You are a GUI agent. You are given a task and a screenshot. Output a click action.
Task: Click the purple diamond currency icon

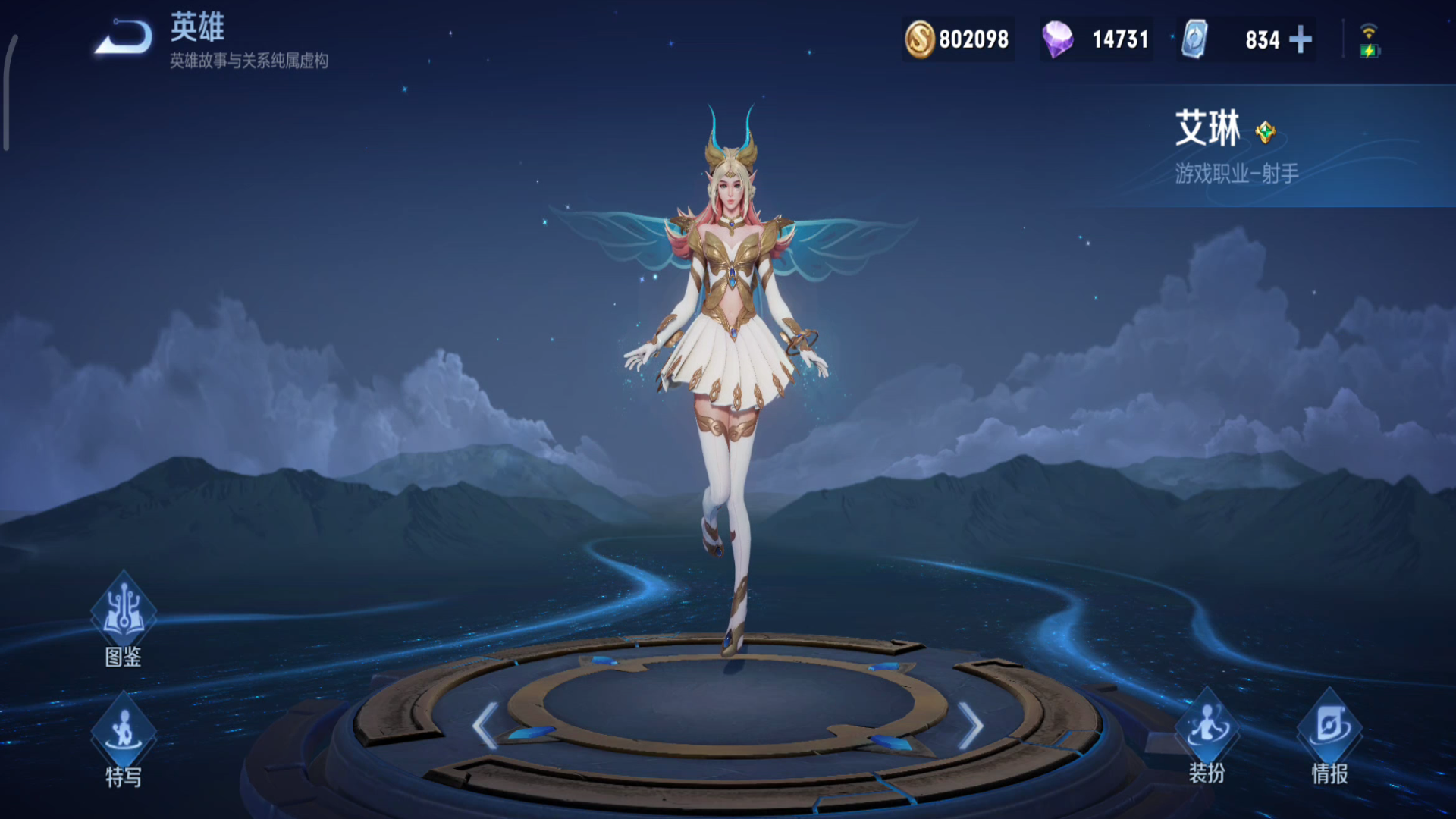click(1057, 39)
